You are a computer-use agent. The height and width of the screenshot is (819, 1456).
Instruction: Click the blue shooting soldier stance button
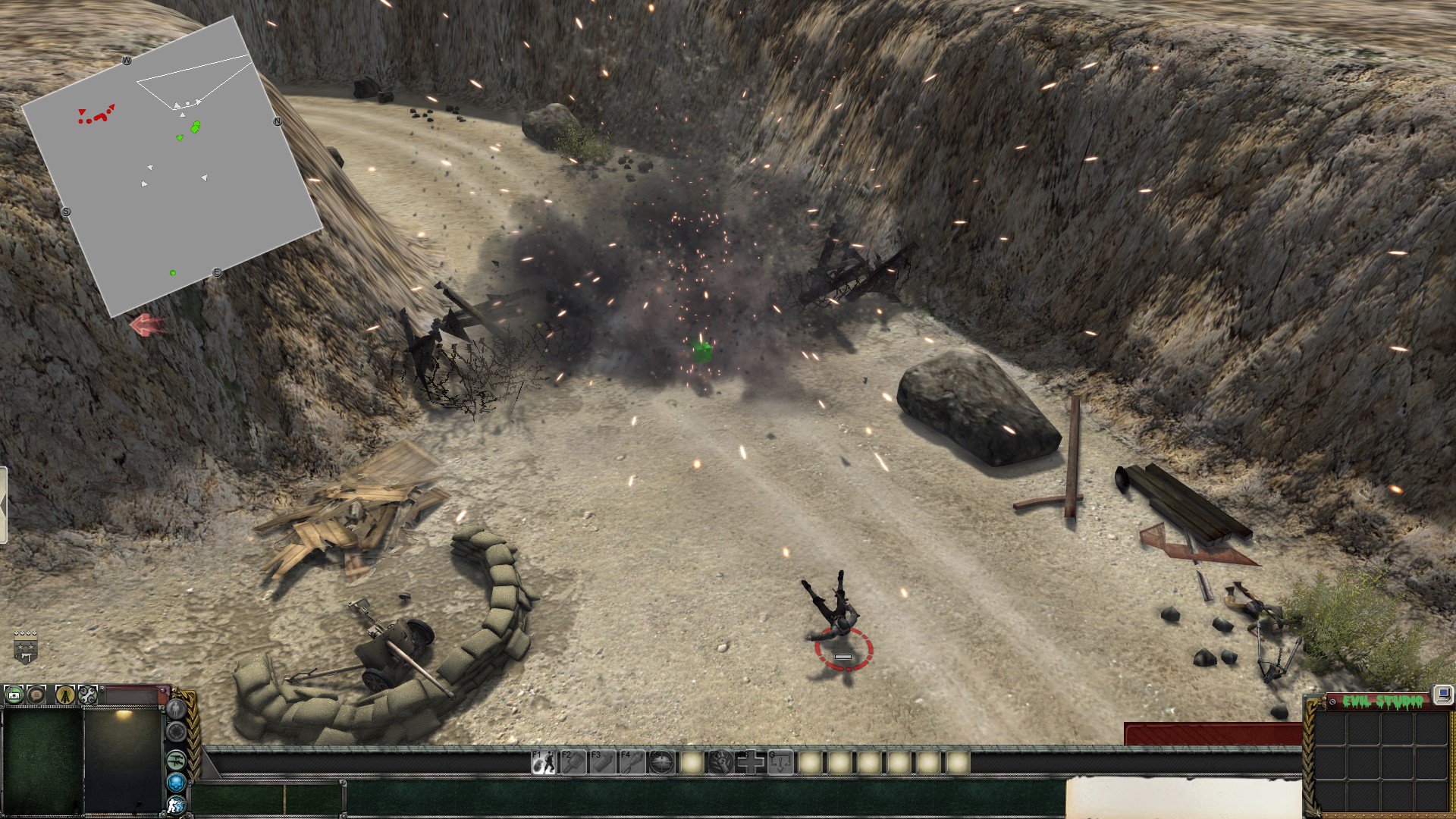click(176, 805)
